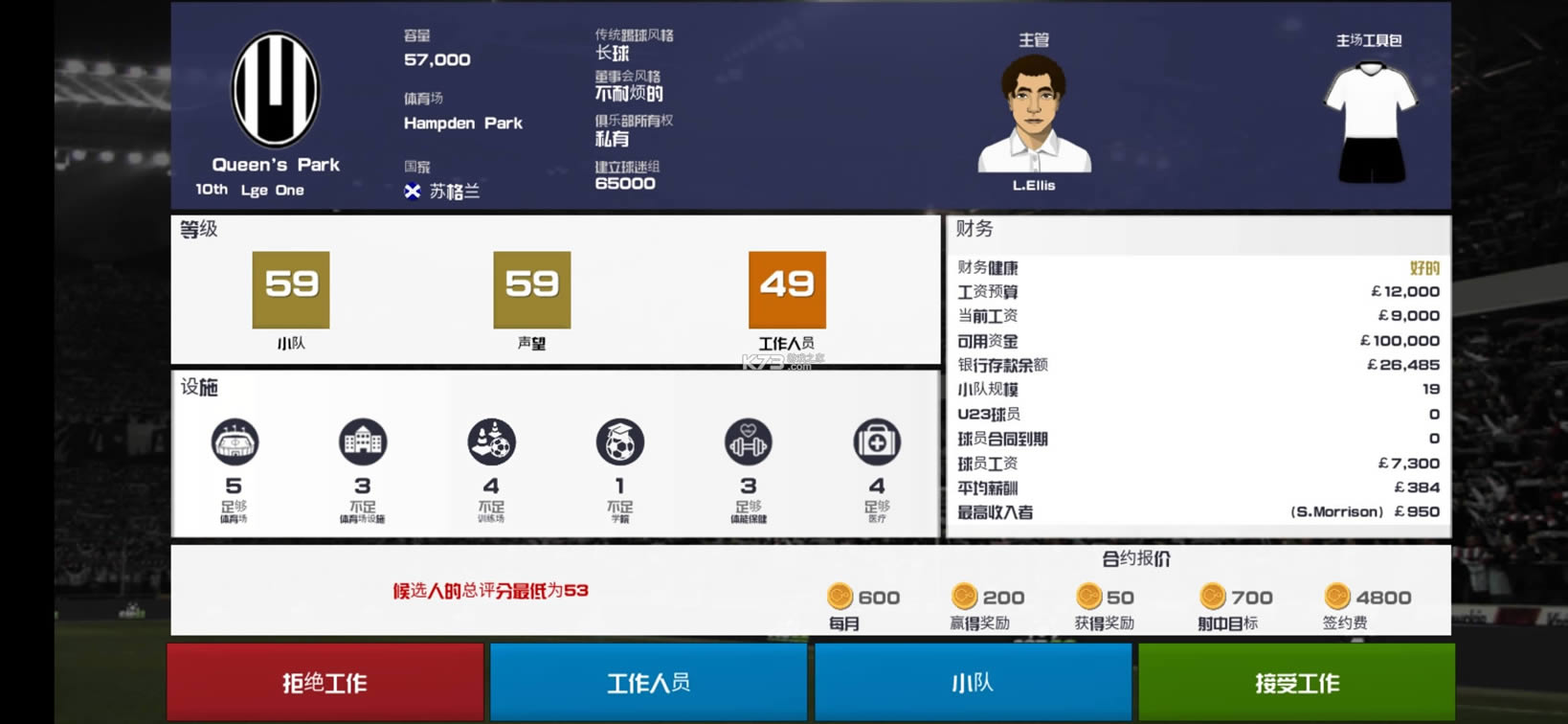This screenshot has height=724, width=1568.
Task: Open the training ground cones icon
Action: click(492, 442)
